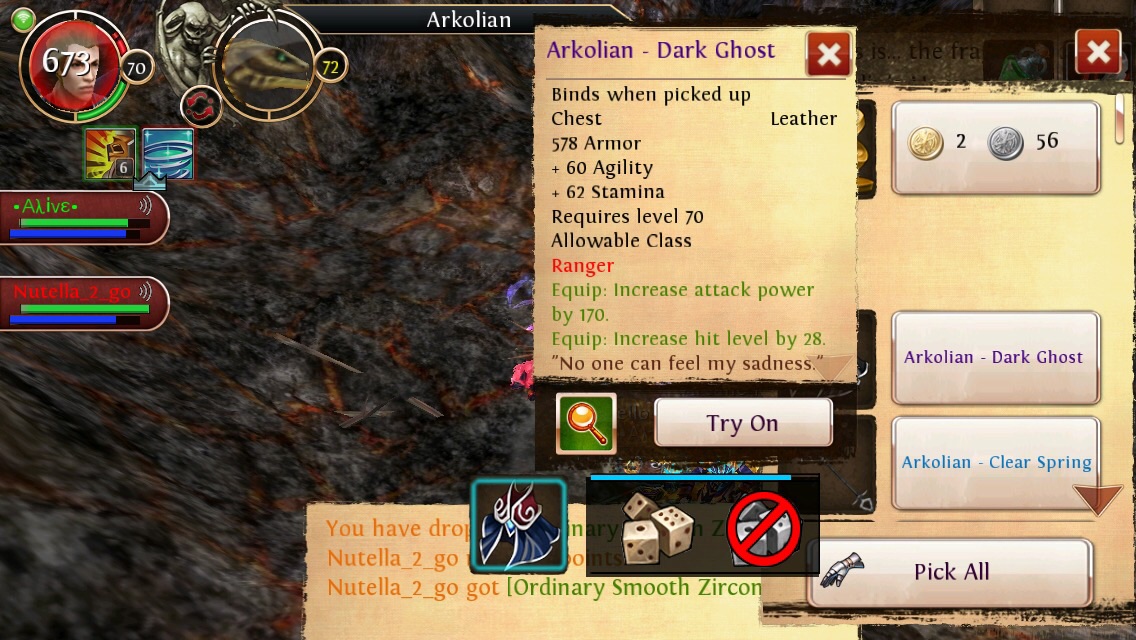Viewport: 1136px width, 640px height.
Task: Select the Dark Ghost armor roll icon
Action: [519, 526]
